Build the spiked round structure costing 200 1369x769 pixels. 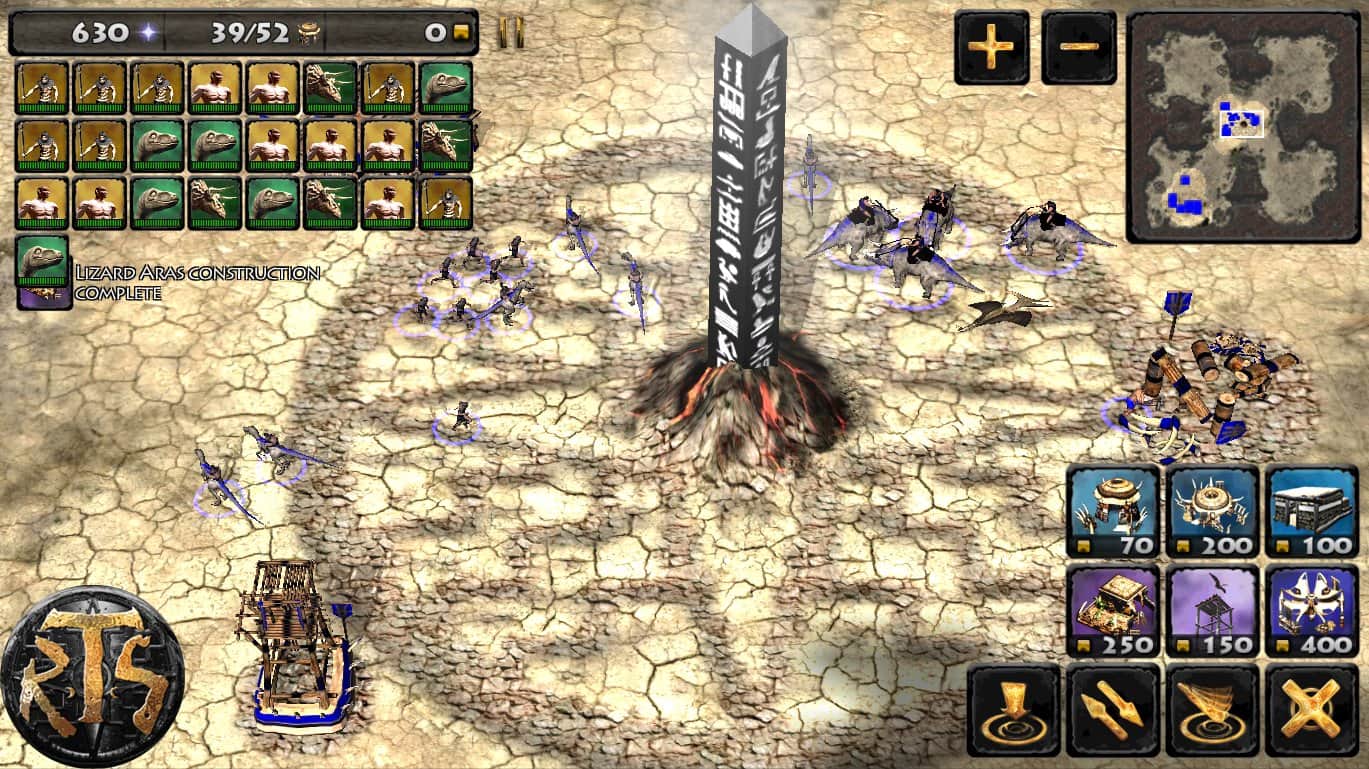pos(1212,511)
